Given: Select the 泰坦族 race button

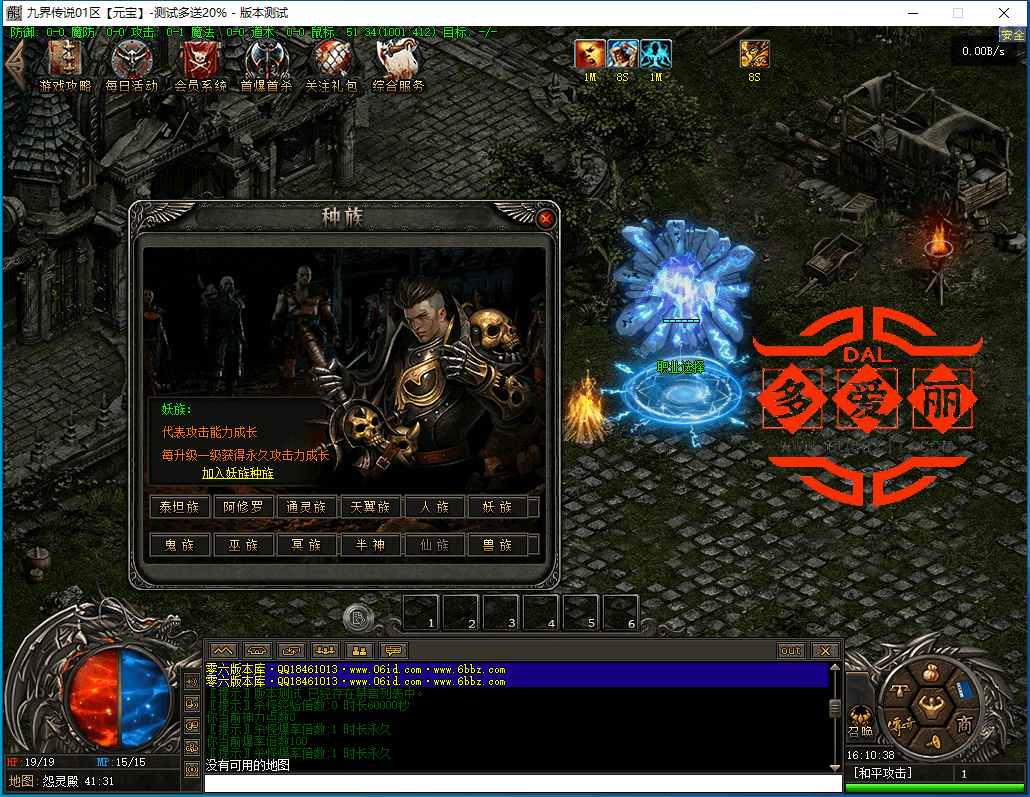Looking at the screenshot, I should pyautogui.click(x=179, y=507).
